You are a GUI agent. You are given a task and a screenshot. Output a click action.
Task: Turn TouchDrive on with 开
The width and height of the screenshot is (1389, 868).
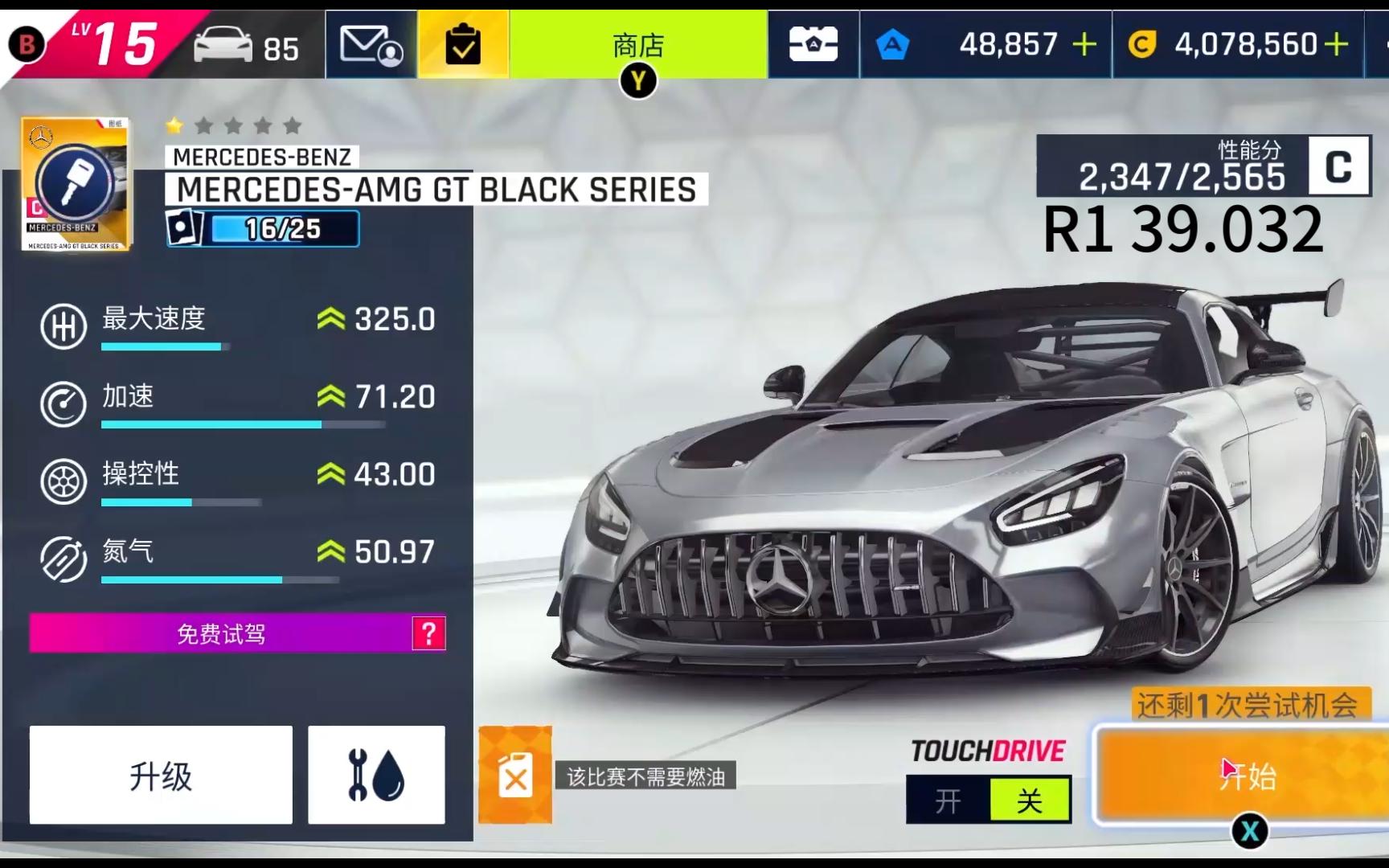pos(949,800)
